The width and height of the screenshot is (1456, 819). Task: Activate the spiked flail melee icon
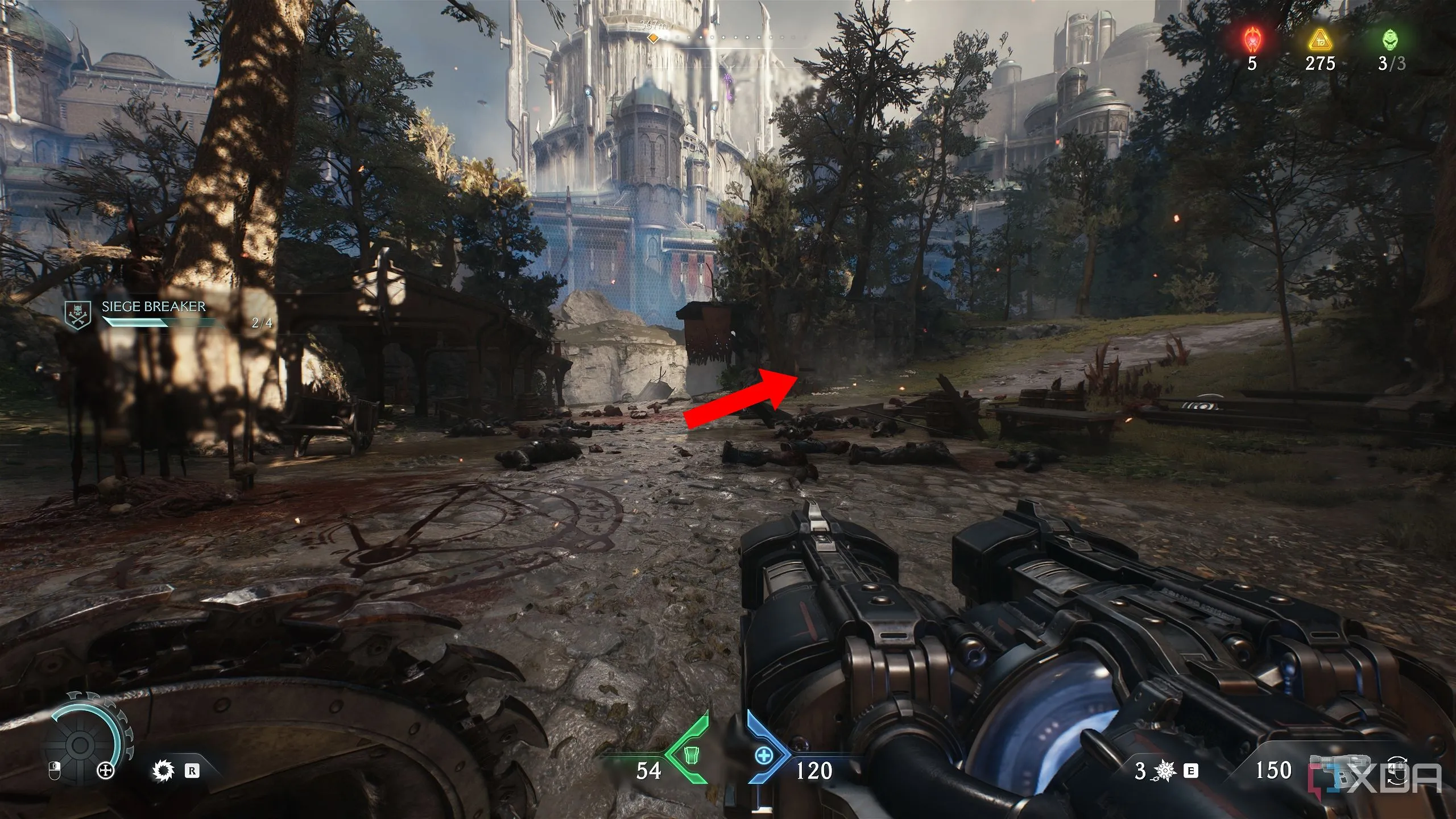pyautogui.click(x=1165, y=771)
